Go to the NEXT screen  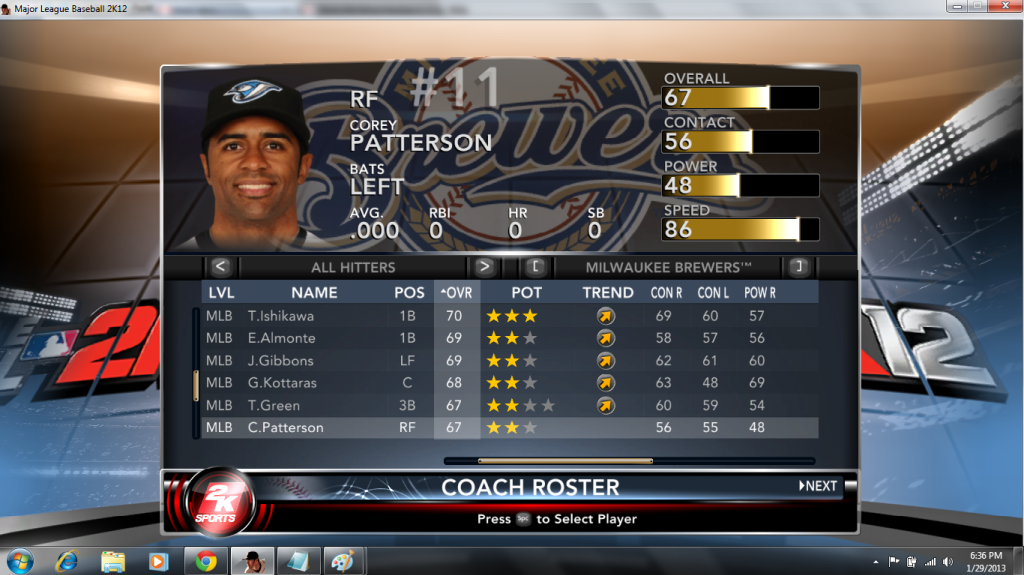818,486
